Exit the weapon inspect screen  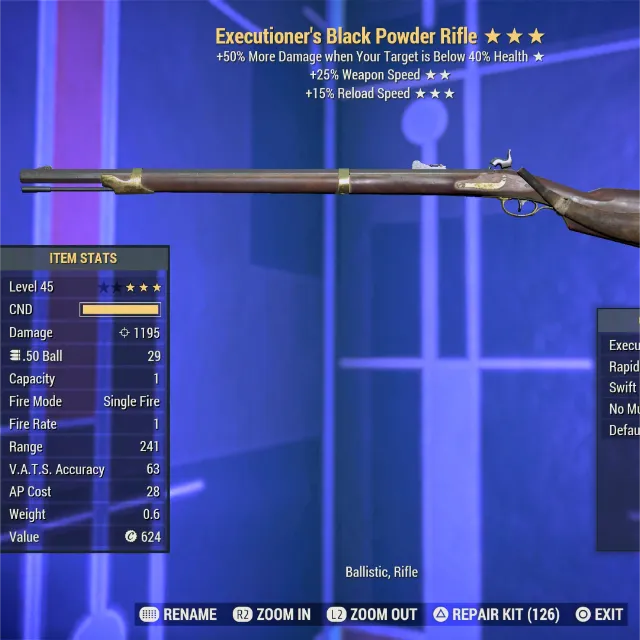point(599,614)
